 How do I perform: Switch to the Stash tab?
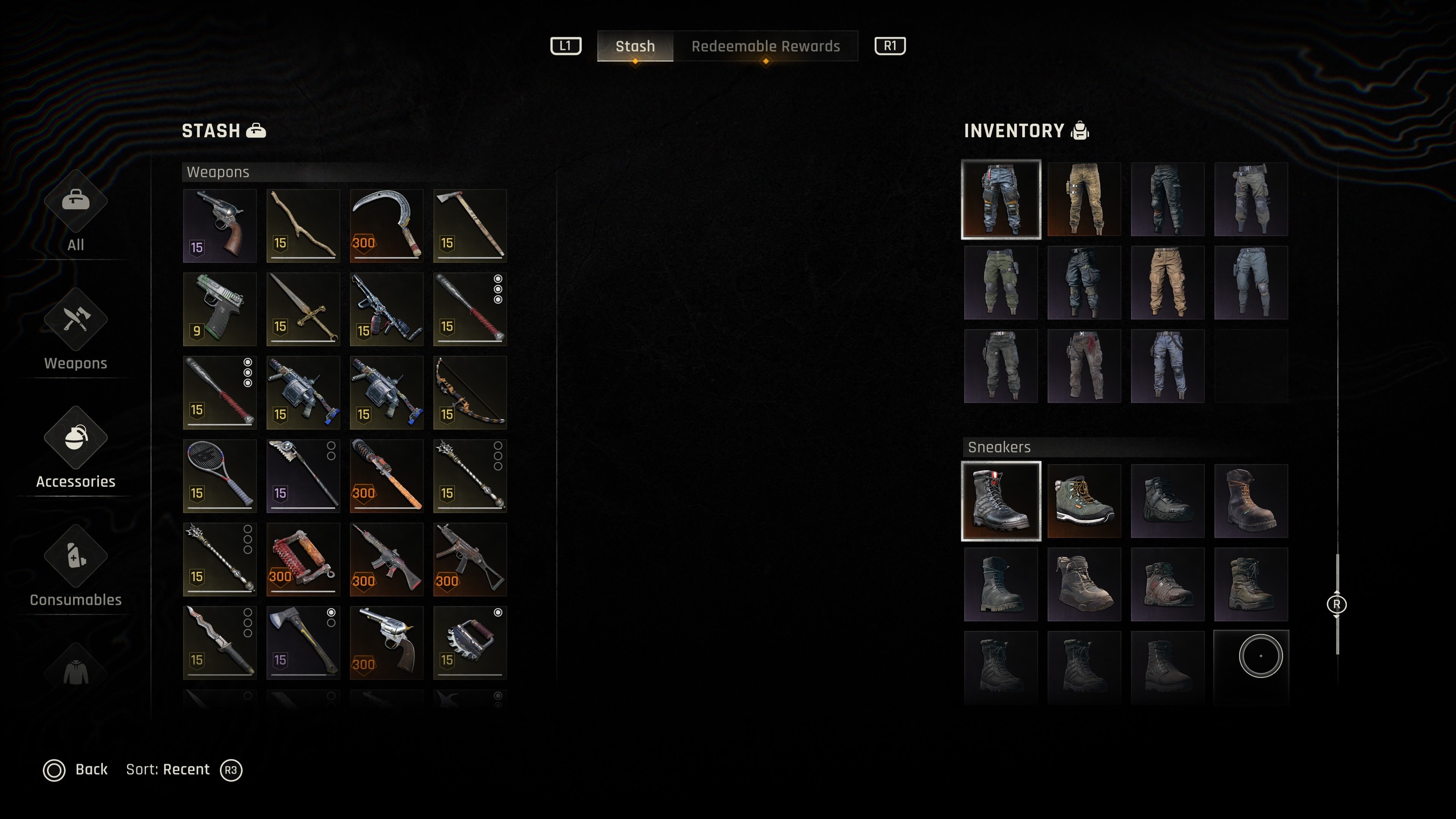(x=635, y=46)
